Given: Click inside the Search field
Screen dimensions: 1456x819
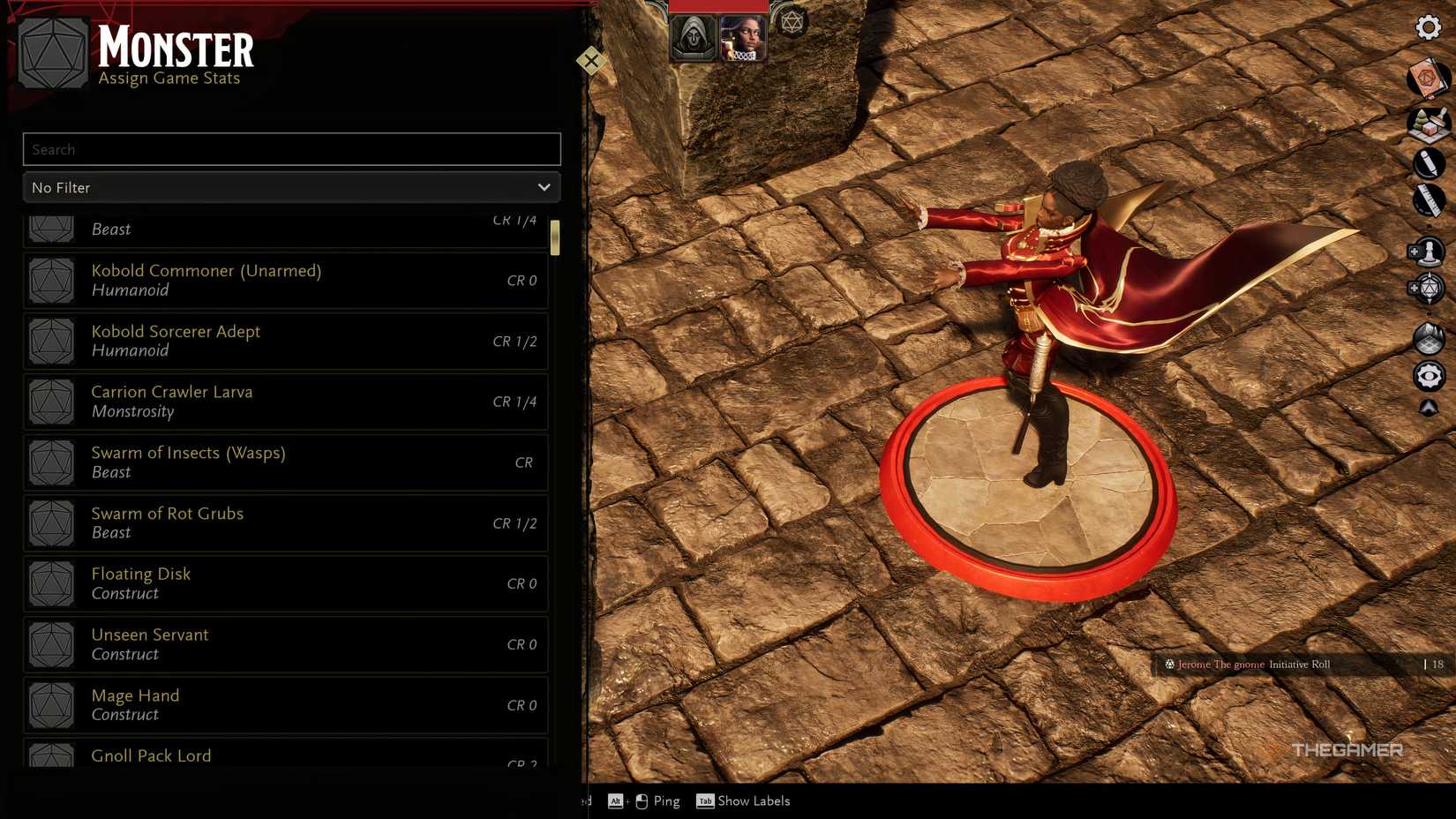Looking at the screenshot, I should point(291,149).
